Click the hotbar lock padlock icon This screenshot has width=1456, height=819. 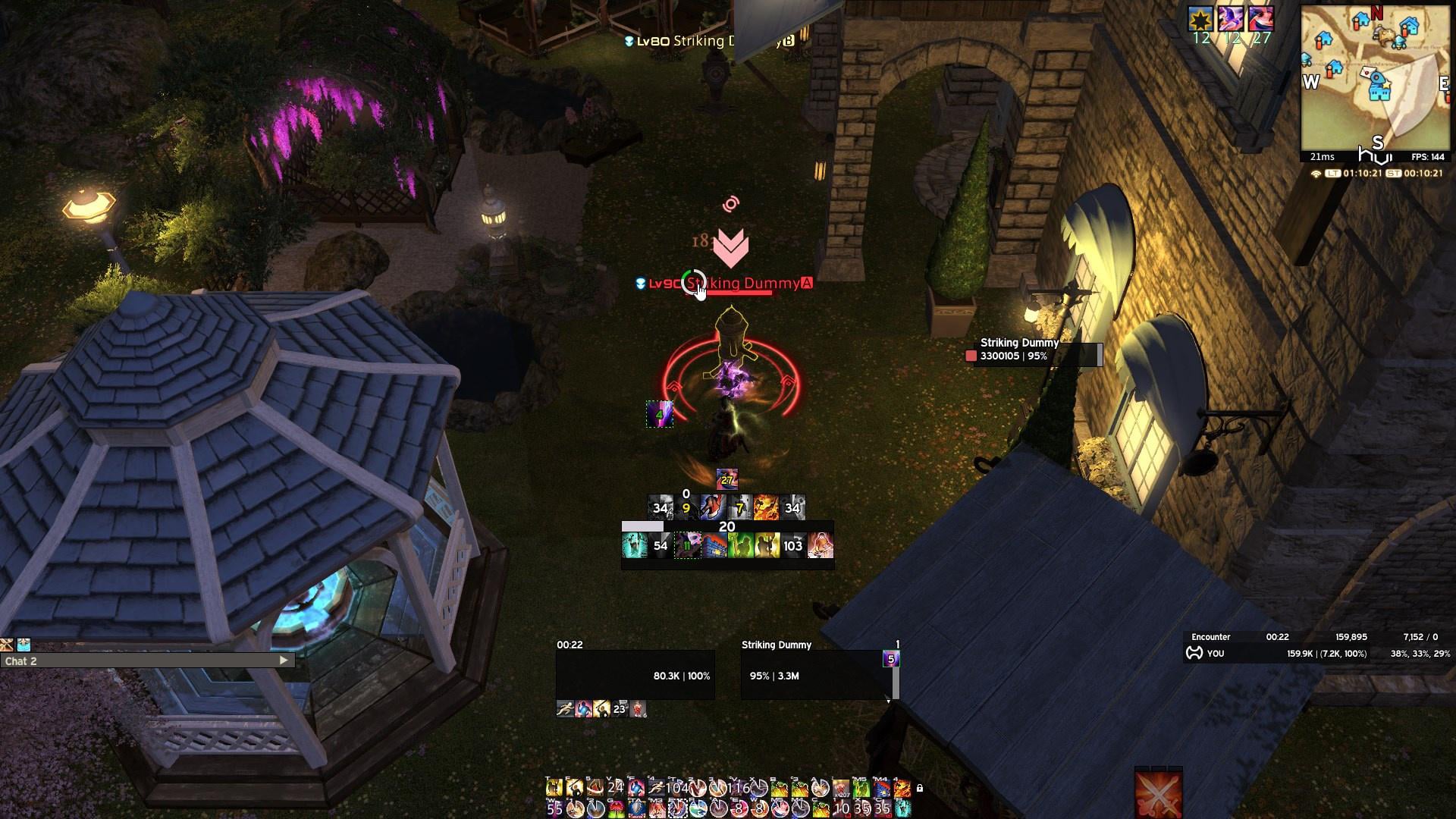[x=919, y=789]
